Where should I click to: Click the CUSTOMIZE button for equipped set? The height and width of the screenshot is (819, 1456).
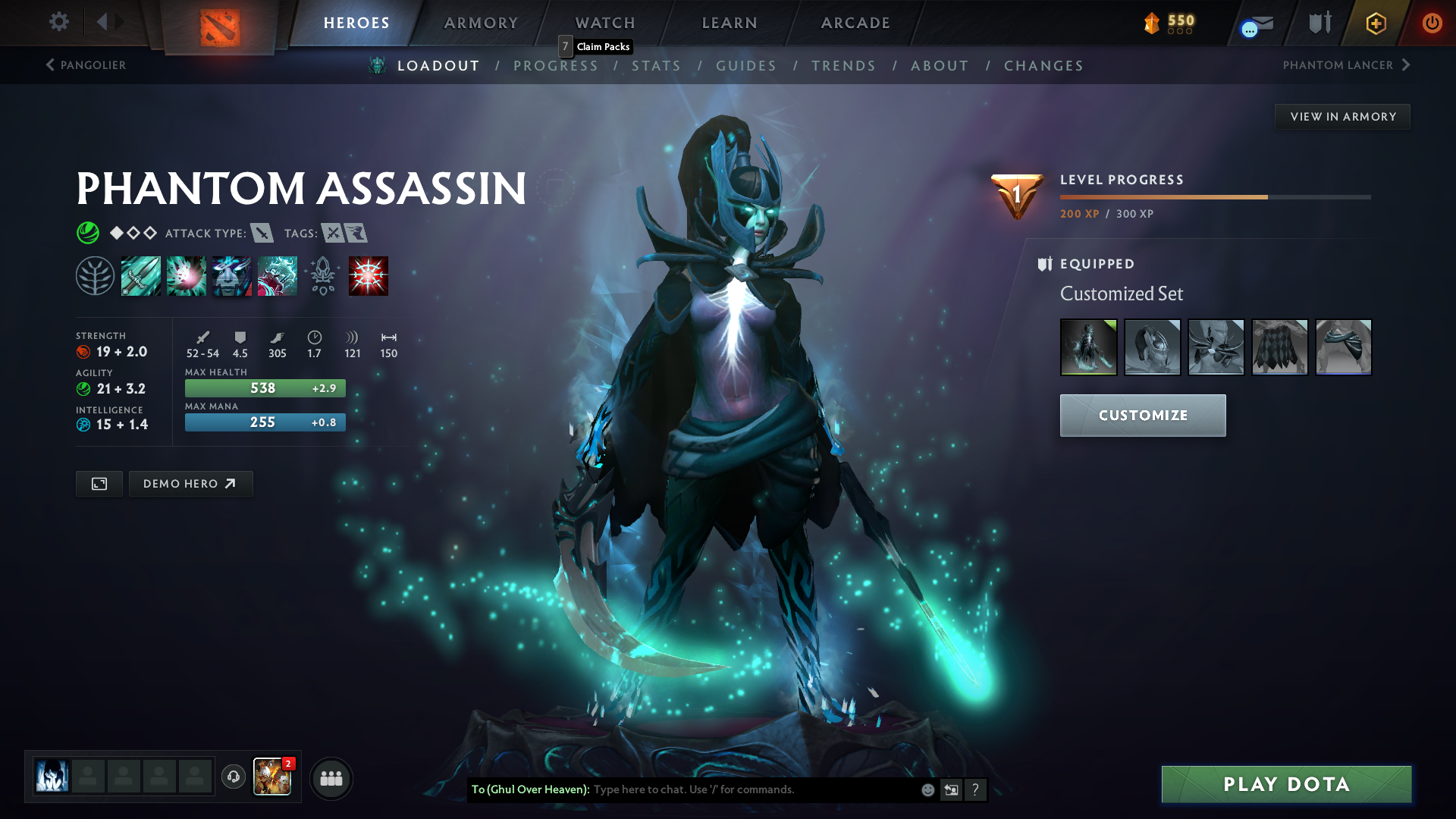point(1143,416)
